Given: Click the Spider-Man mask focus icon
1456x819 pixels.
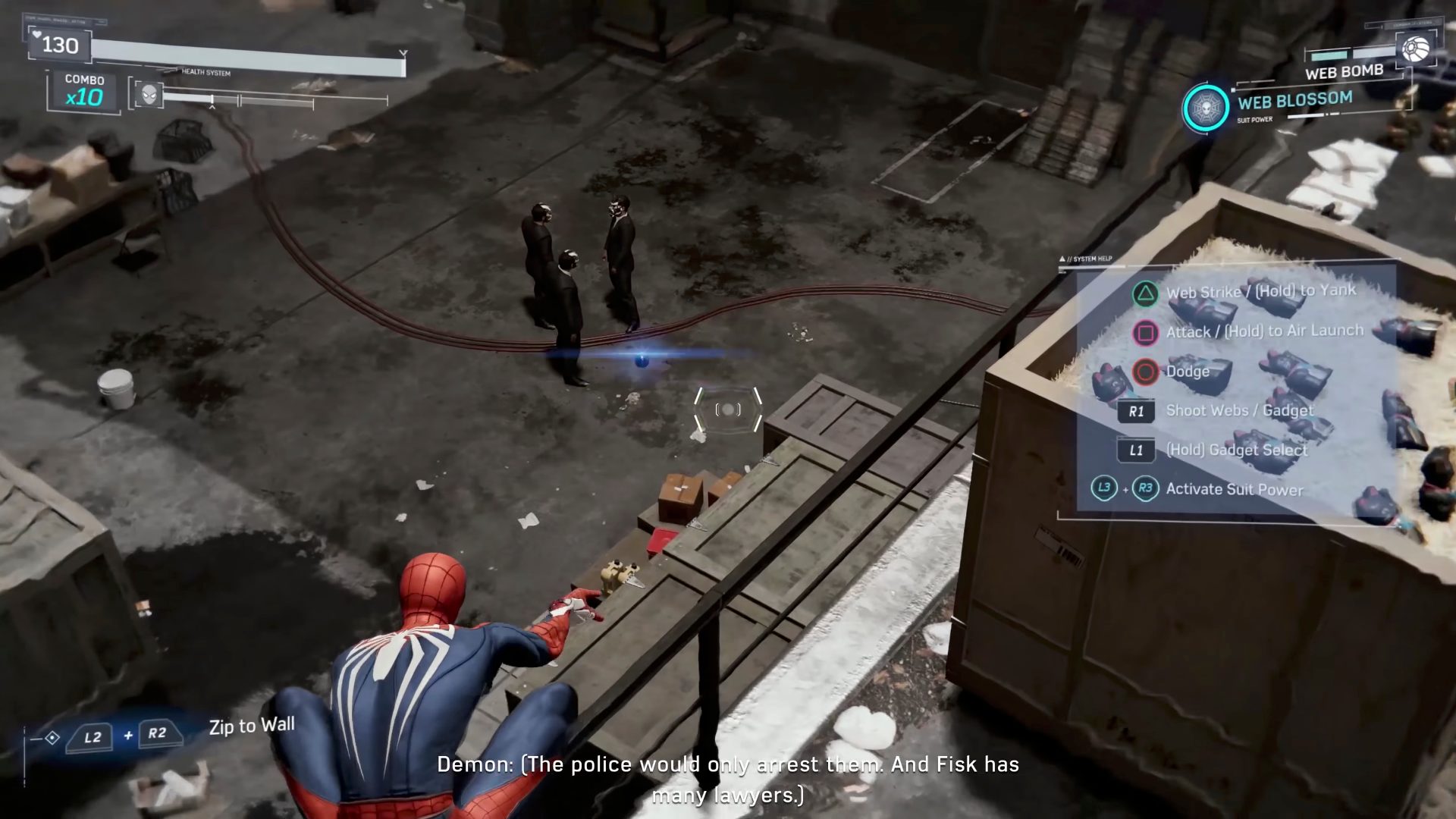Looking at the screenshot, I should click(149, 96).
